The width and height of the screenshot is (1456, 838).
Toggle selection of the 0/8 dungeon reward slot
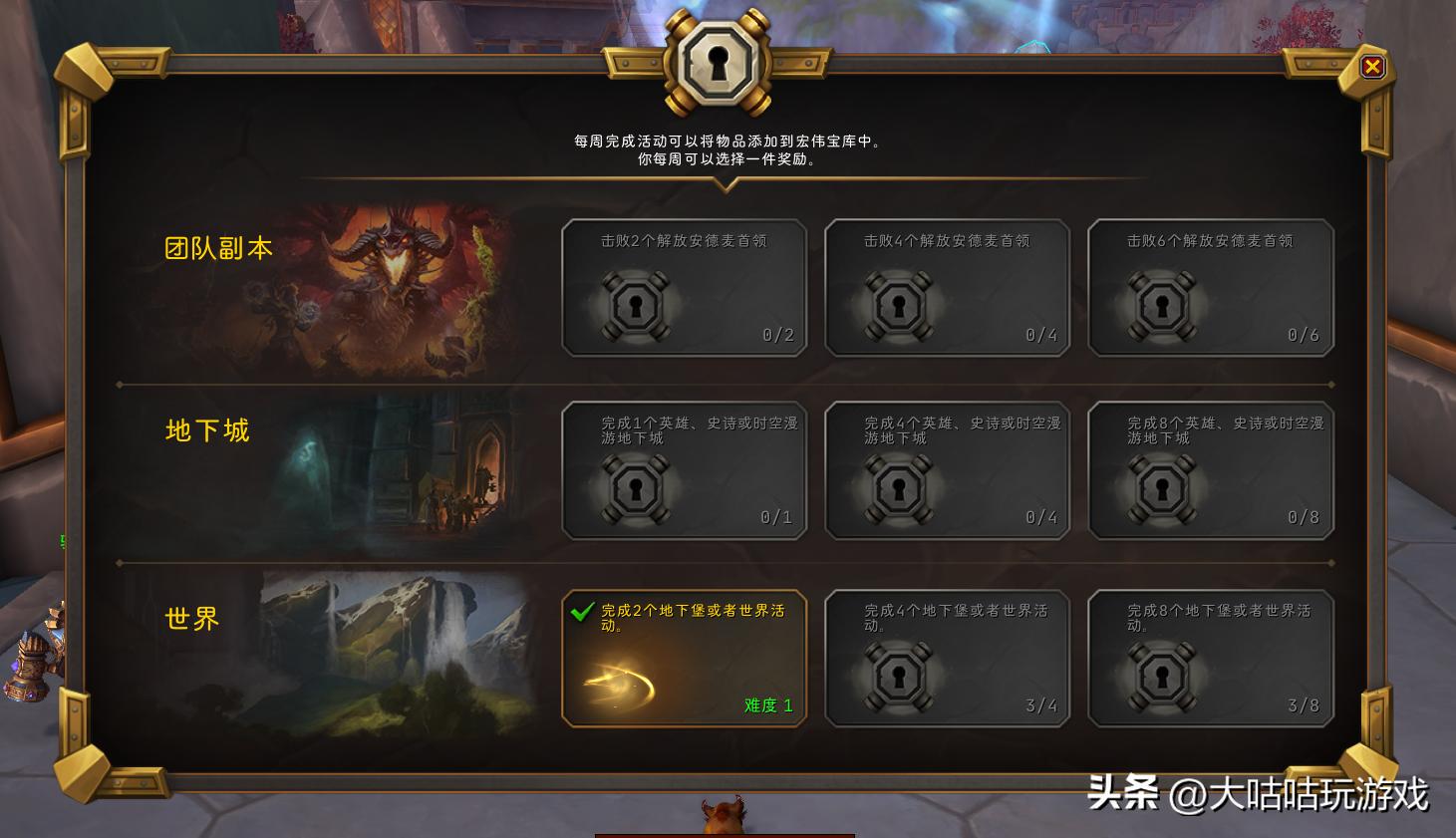[1210, 470]
